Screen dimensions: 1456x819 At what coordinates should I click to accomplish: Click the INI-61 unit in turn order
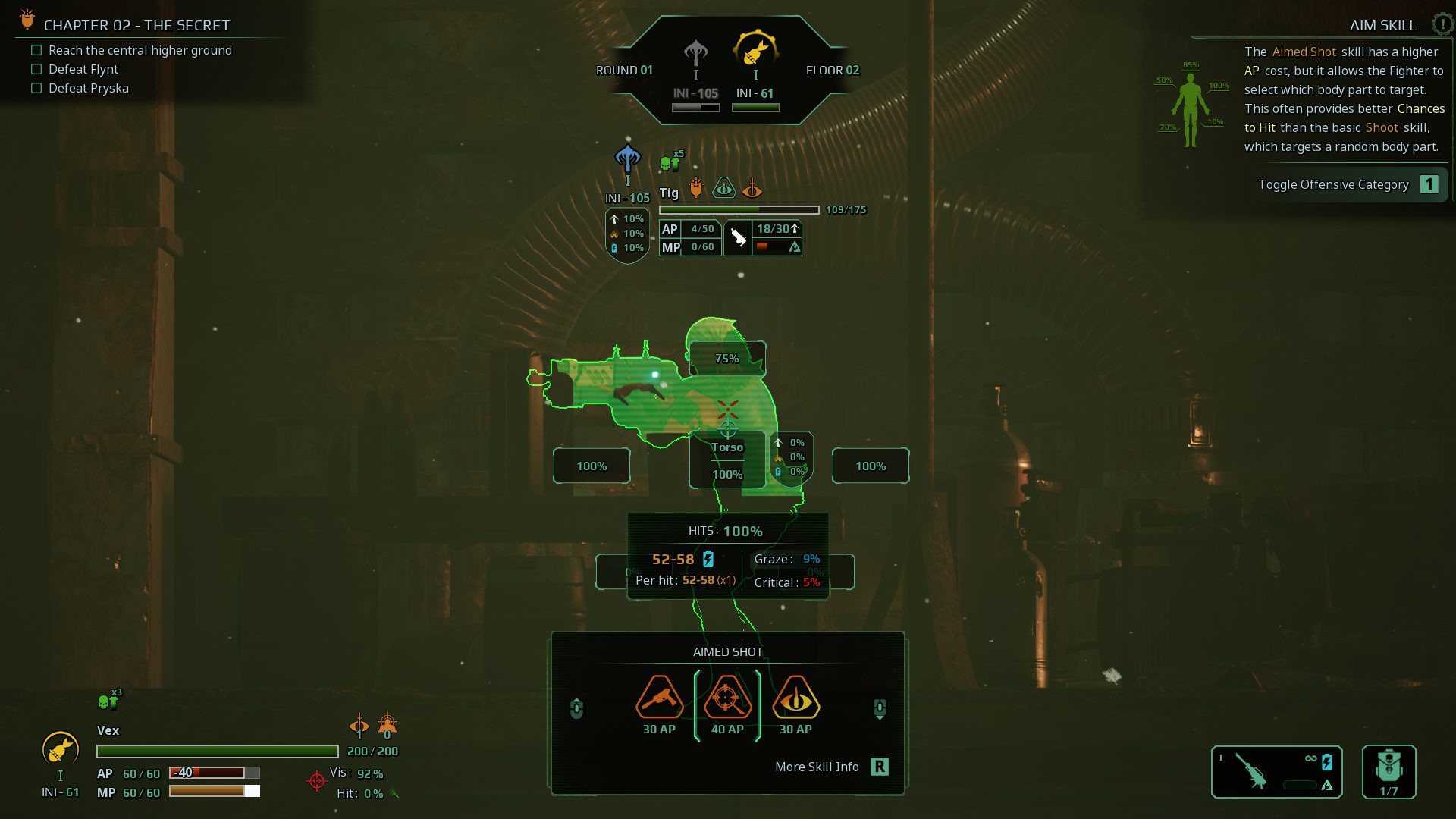tap(755, 52)
